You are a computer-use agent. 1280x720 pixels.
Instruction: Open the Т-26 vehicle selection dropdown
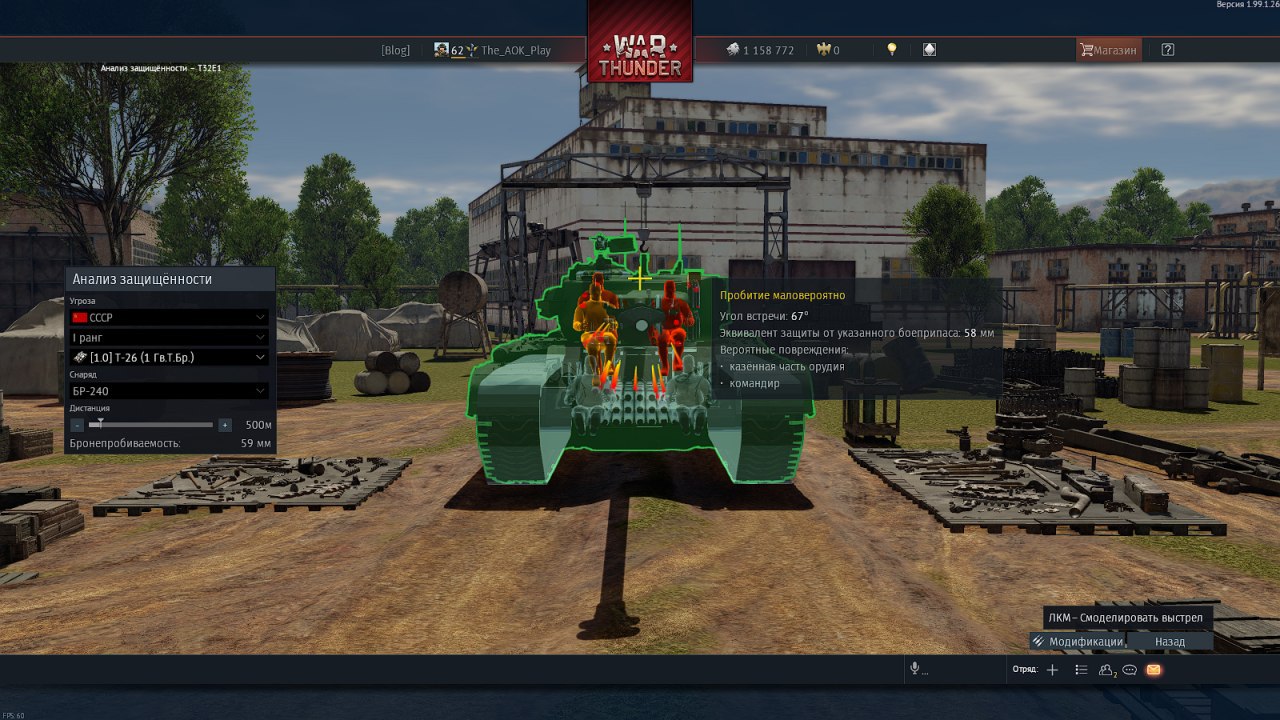point(169,357)
